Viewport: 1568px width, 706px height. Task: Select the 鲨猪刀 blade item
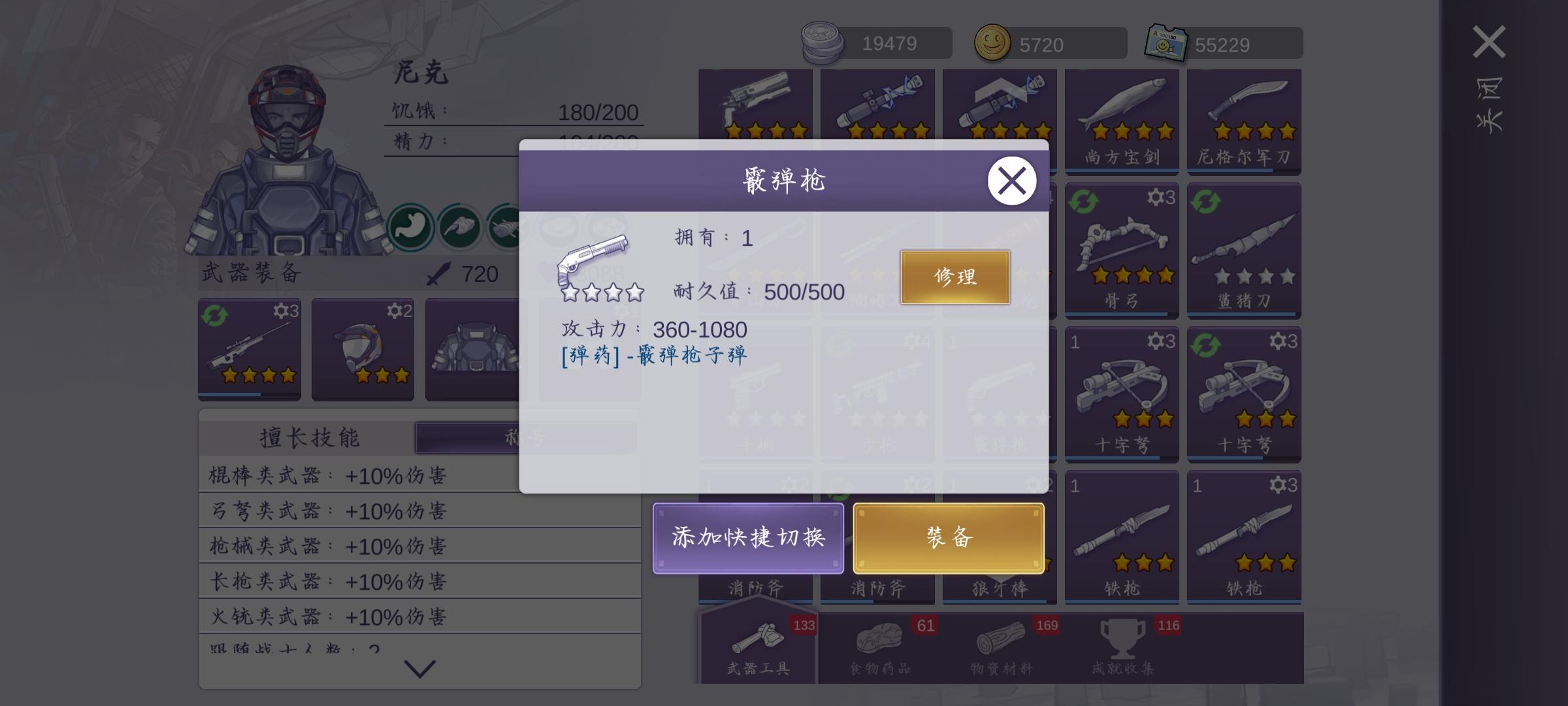point(1243,255)
